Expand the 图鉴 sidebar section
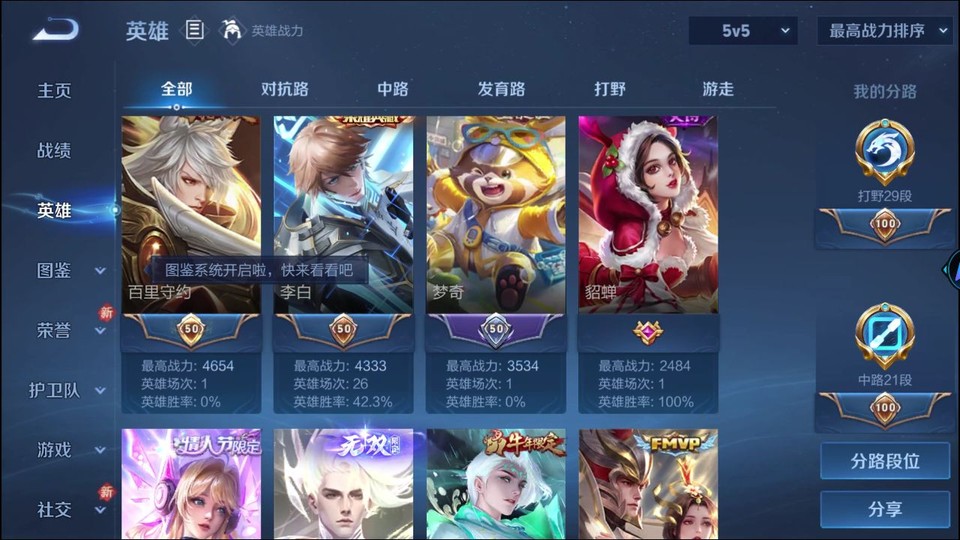This screenshot has height=540, width=960. [x=70, y=270]
